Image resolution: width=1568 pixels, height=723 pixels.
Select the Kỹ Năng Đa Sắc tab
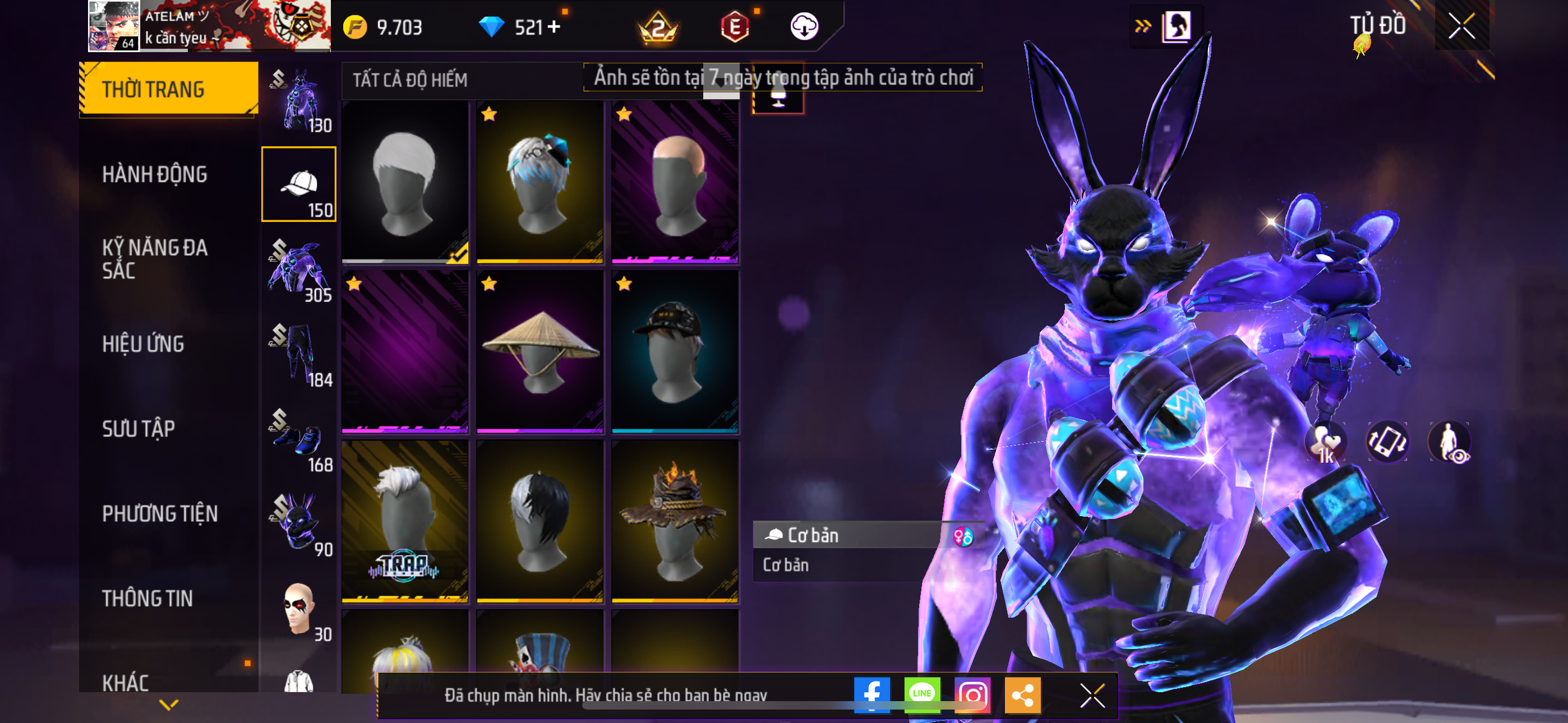coord(155,258)
